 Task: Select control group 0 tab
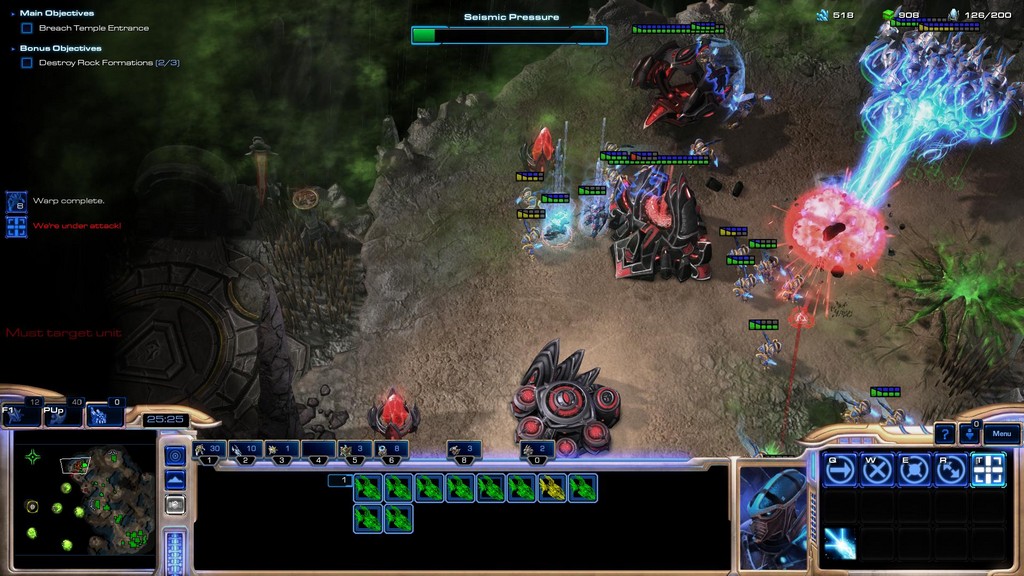coord(537,451)
